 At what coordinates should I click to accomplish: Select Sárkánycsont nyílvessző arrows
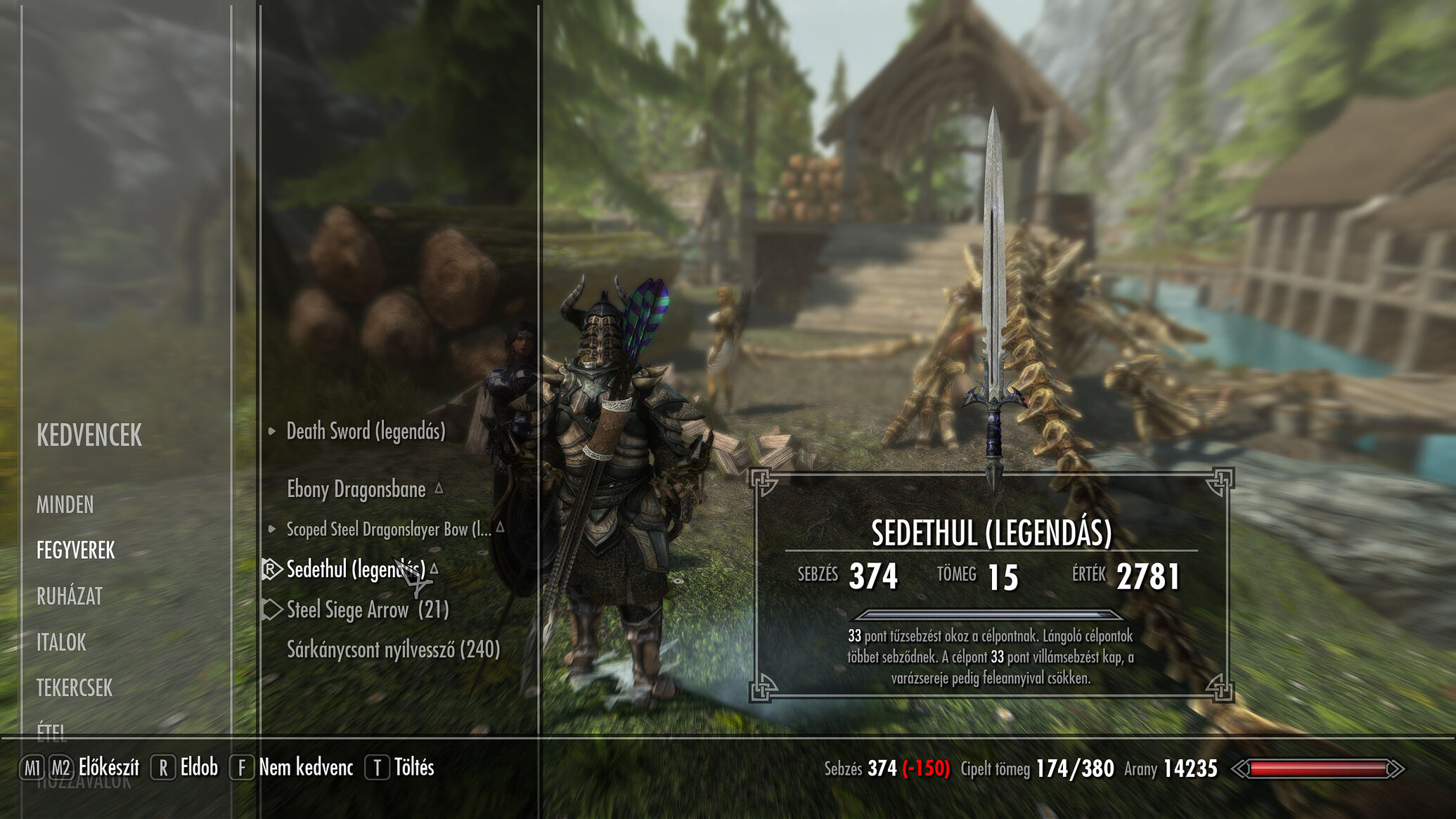[x=393, y=649]
